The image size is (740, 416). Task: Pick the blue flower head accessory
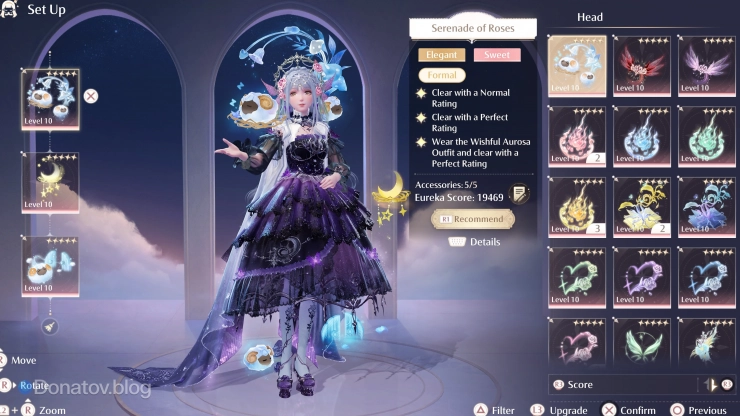(x=706, y=205)
